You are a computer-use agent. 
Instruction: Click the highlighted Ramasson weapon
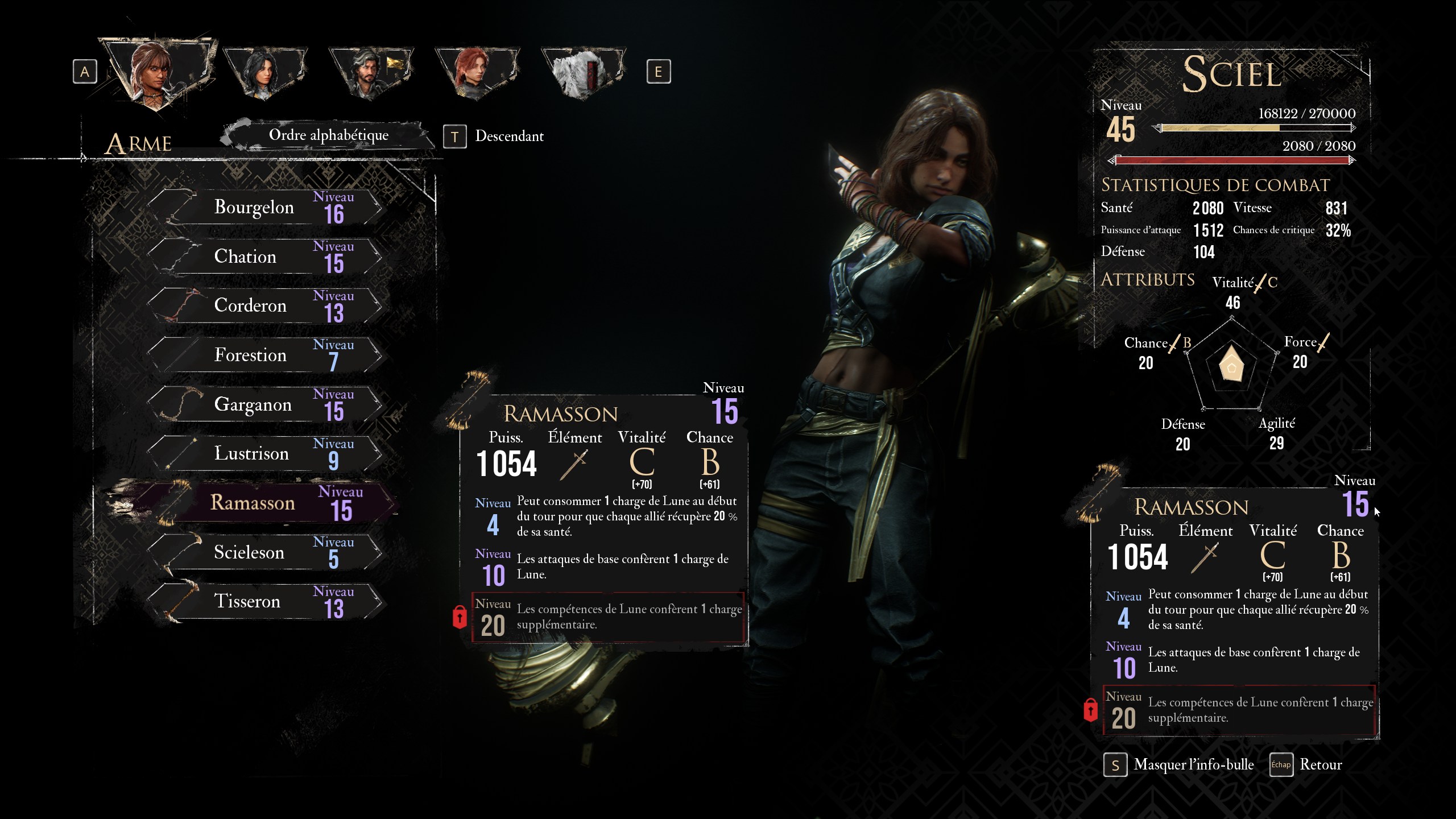(264, 503)
